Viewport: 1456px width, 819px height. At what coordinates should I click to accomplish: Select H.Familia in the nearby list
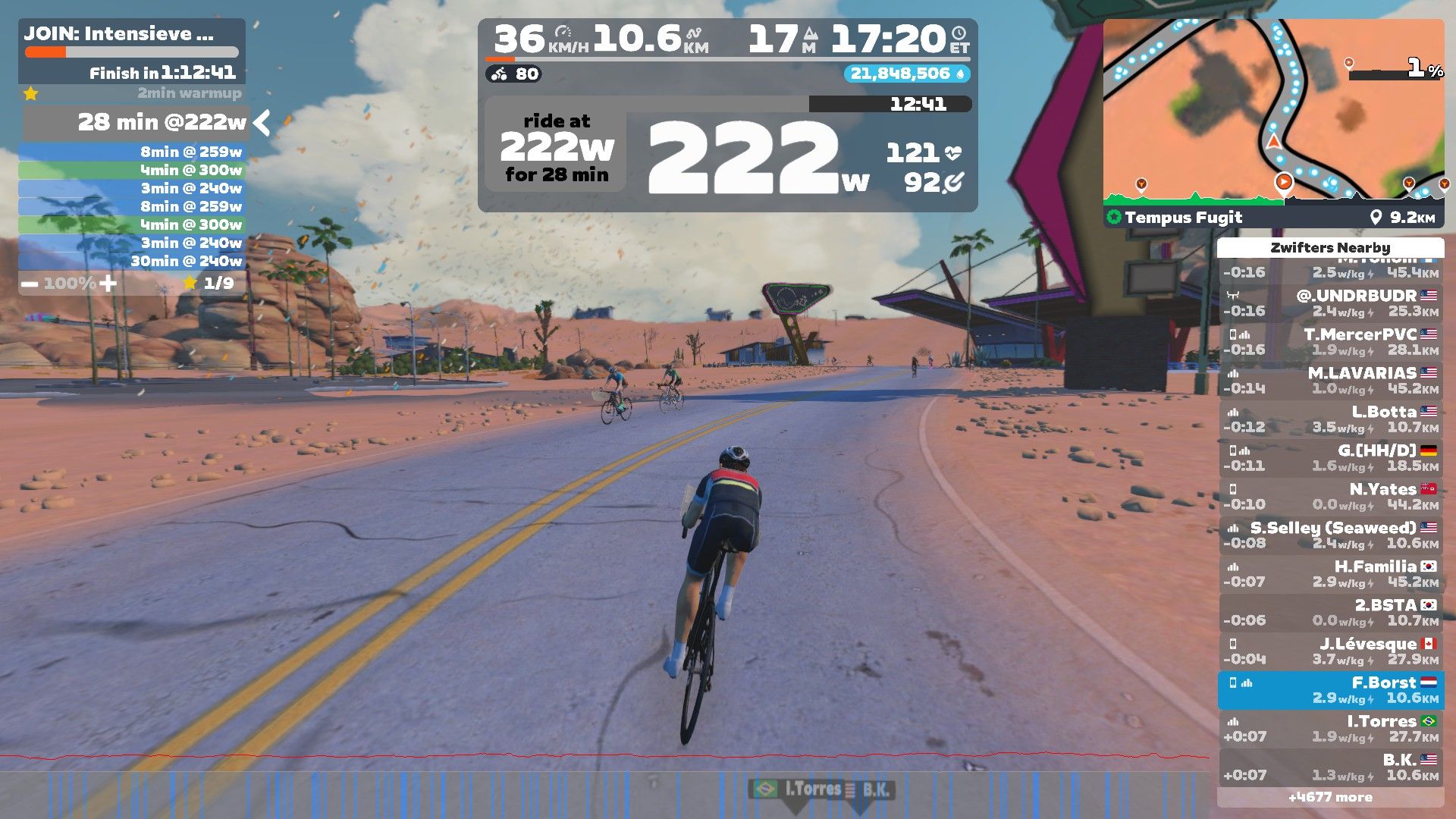tap(1331, 573)
